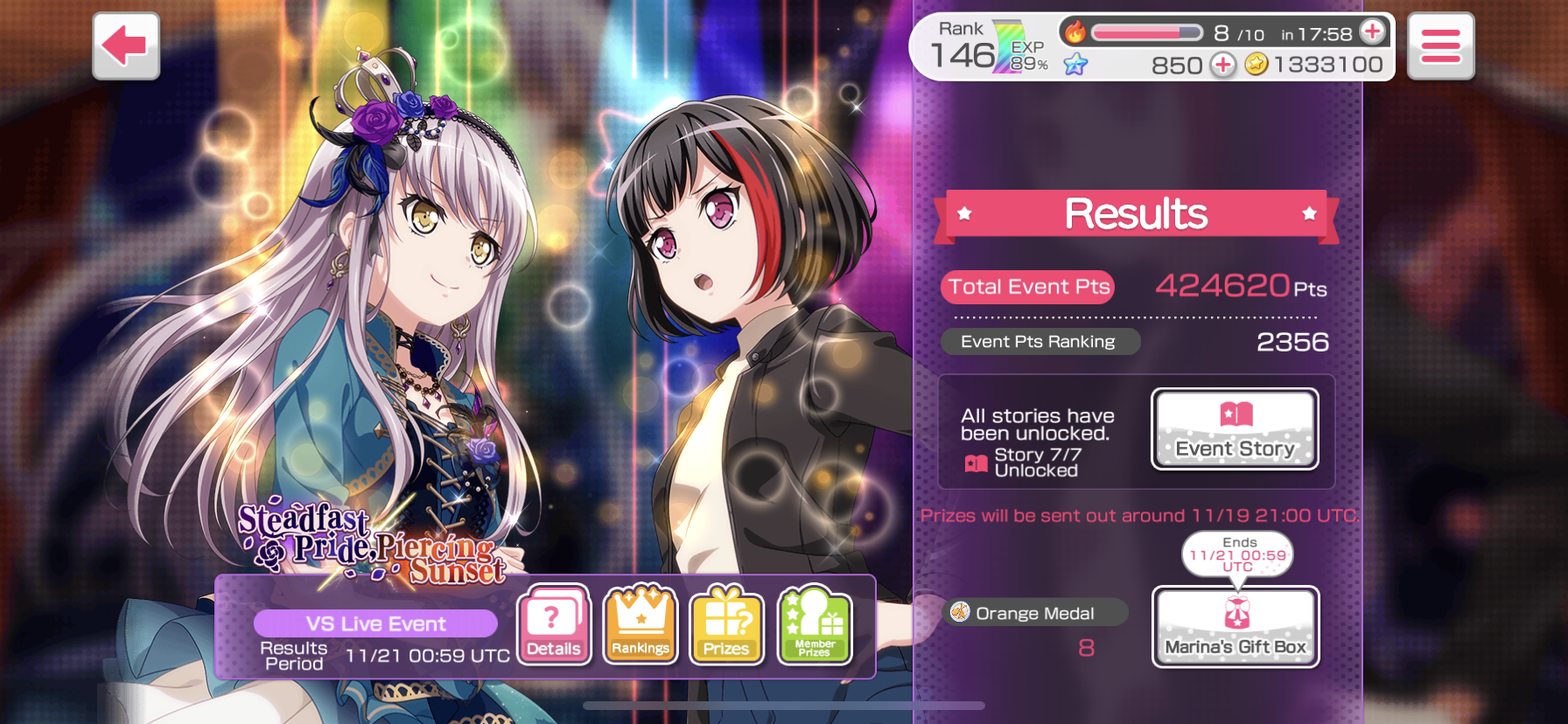Open the hamburger main menu
This screenshot has height=724, width=1568.
(x=1440, y=46)
